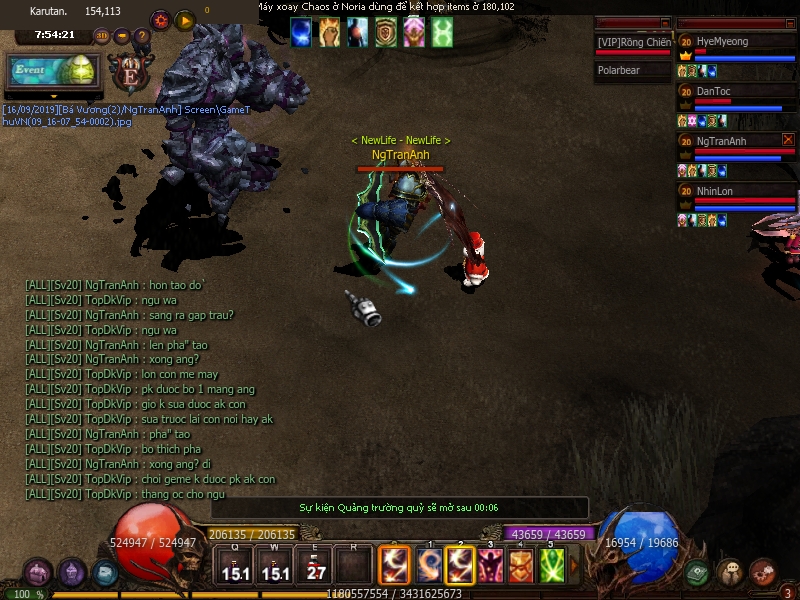Select the [VIP]Rồng Chiến entry
Viewport: 800px width, 600px height.
point(633,42)
